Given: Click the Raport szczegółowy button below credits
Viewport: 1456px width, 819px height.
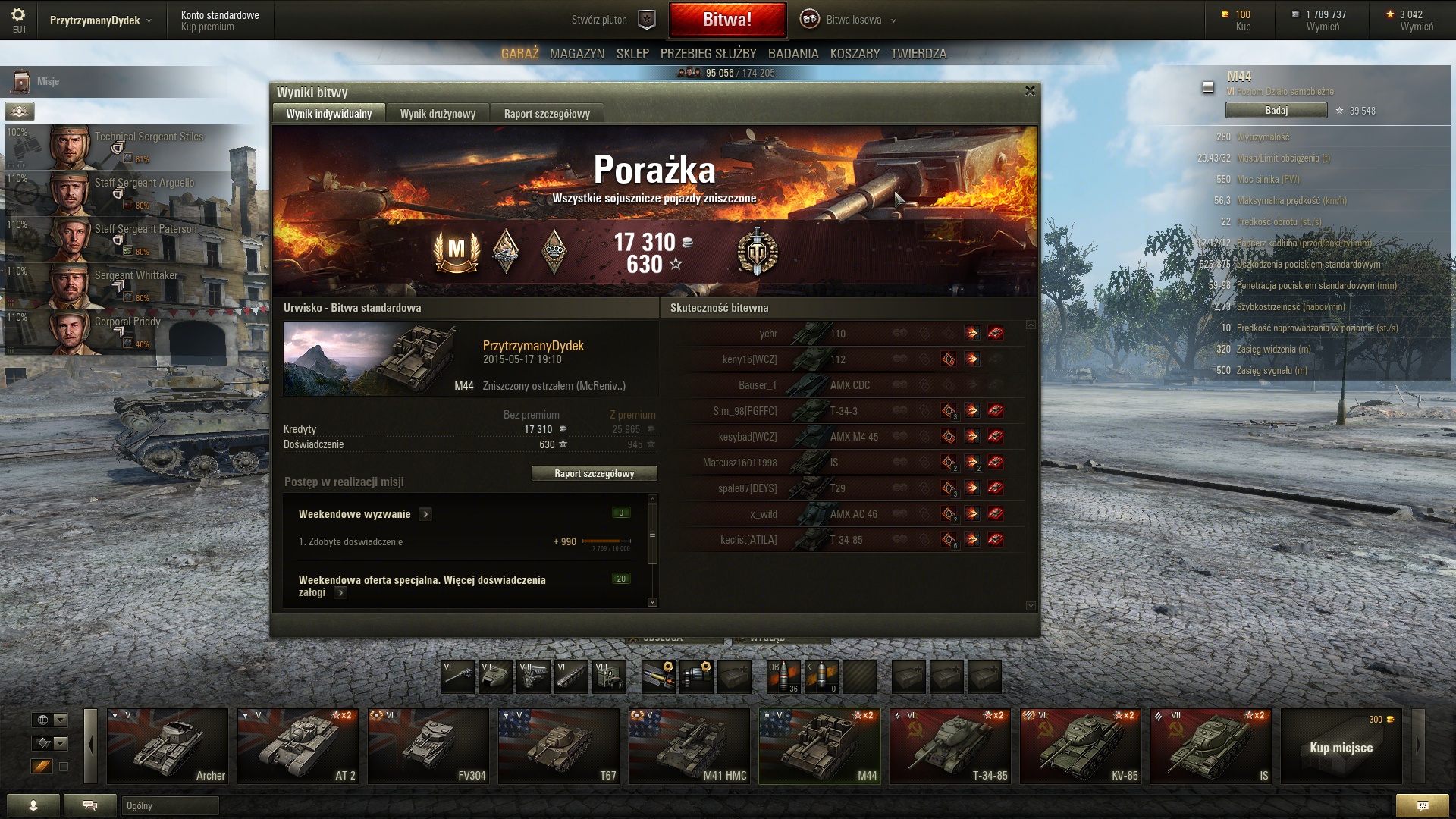Looking at the screenshot, I should coord(594,474).
